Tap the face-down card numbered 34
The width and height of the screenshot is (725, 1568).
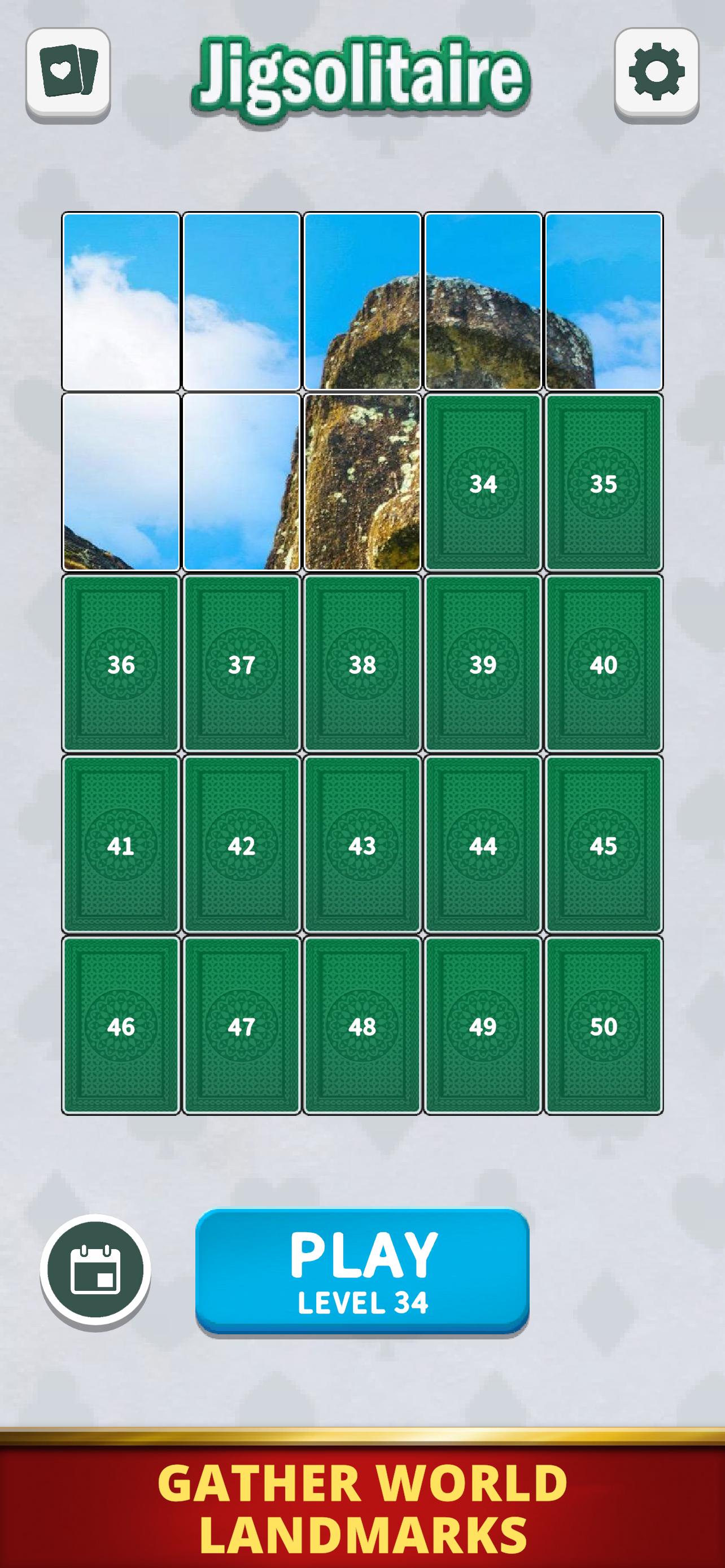(x=483, y=483)
